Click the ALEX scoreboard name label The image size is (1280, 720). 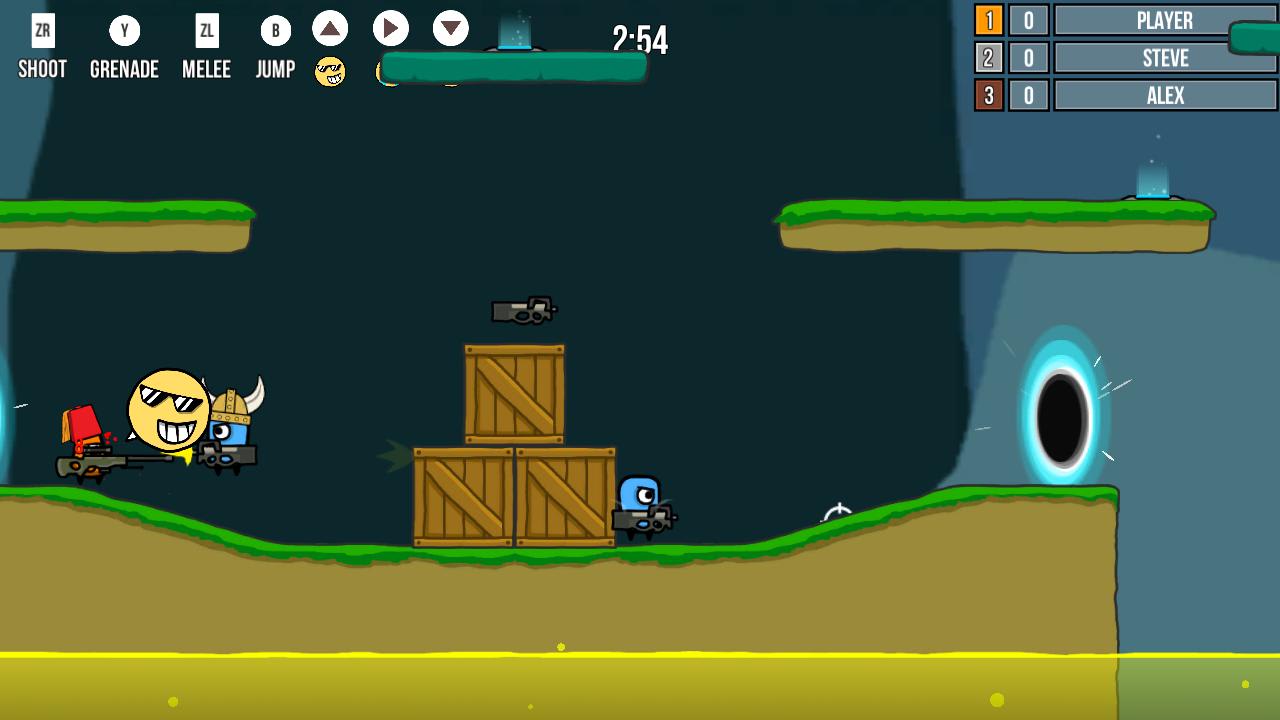coord(1165,95)
